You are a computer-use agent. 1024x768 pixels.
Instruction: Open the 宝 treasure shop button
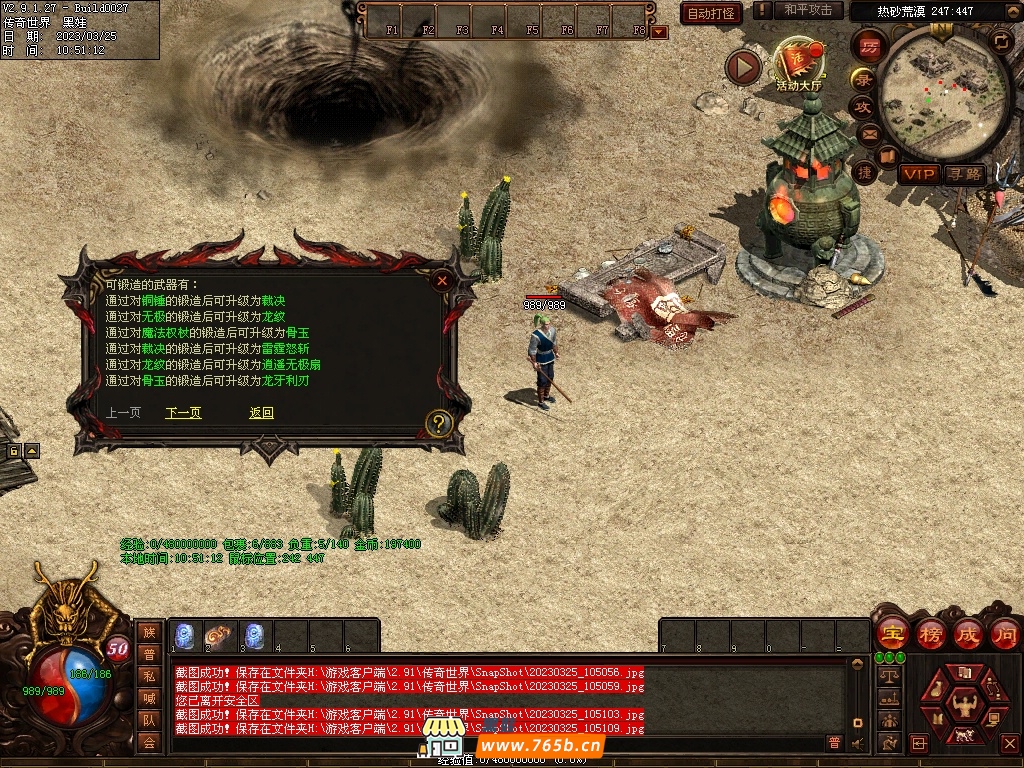pyautogui.click(x=892, y=633)
